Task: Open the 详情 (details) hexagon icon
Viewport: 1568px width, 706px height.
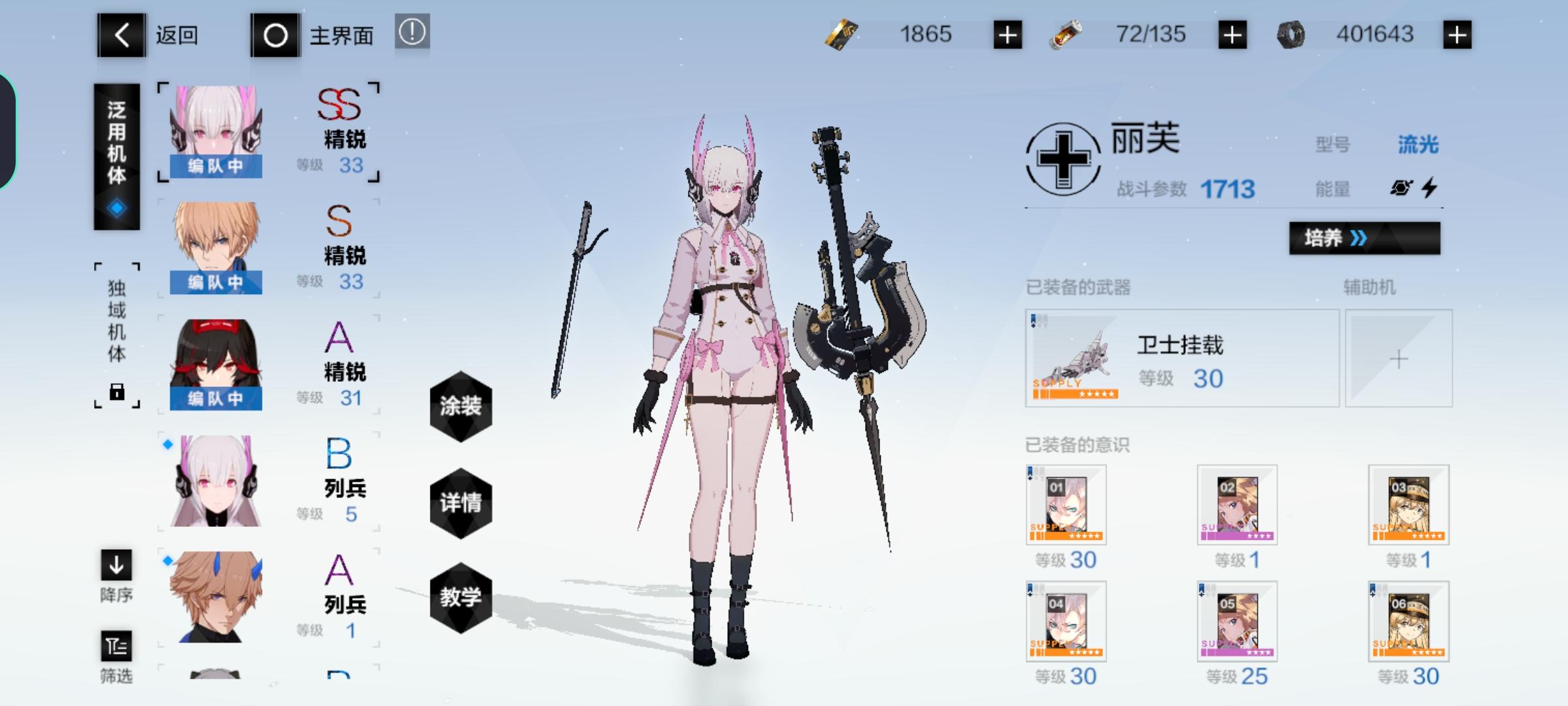Action: point(461,503)
